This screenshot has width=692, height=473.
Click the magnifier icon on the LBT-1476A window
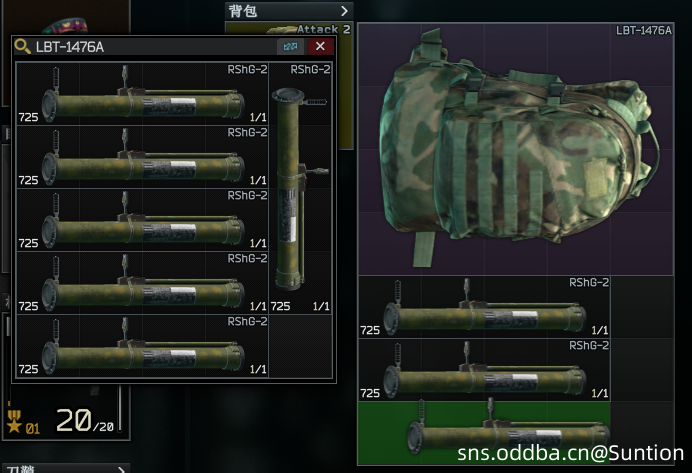click(x=22, y=47)
